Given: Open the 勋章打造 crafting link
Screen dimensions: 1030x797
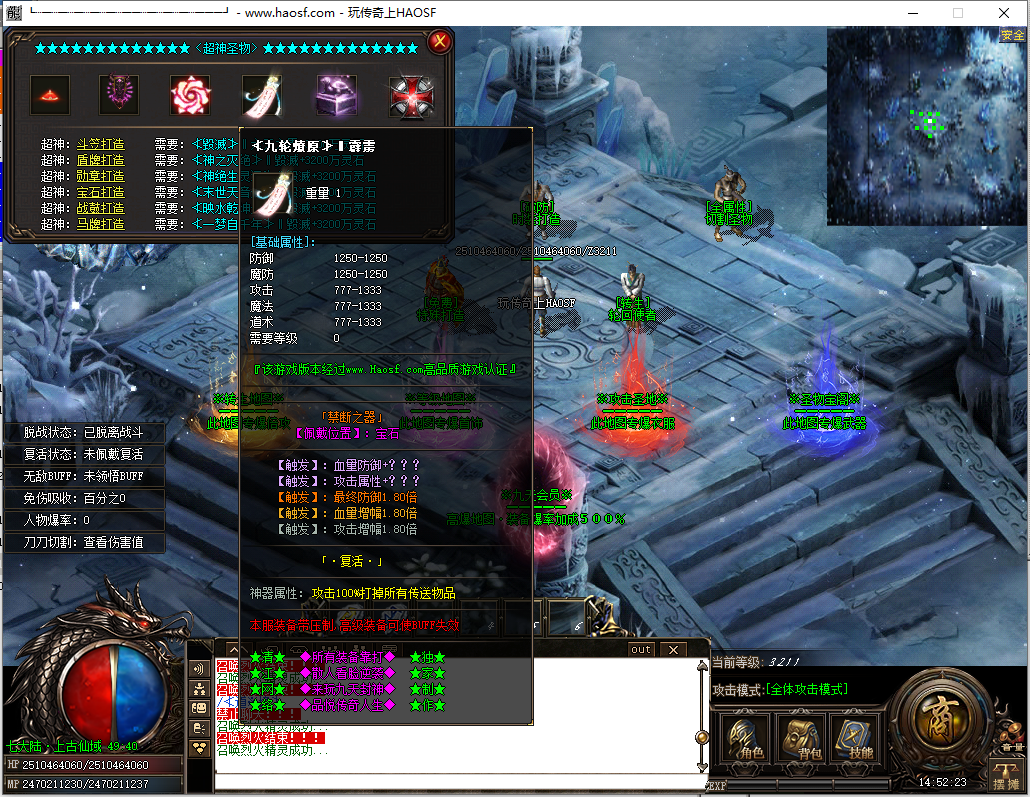Looking at the screenshot, I should coord(100,176).
